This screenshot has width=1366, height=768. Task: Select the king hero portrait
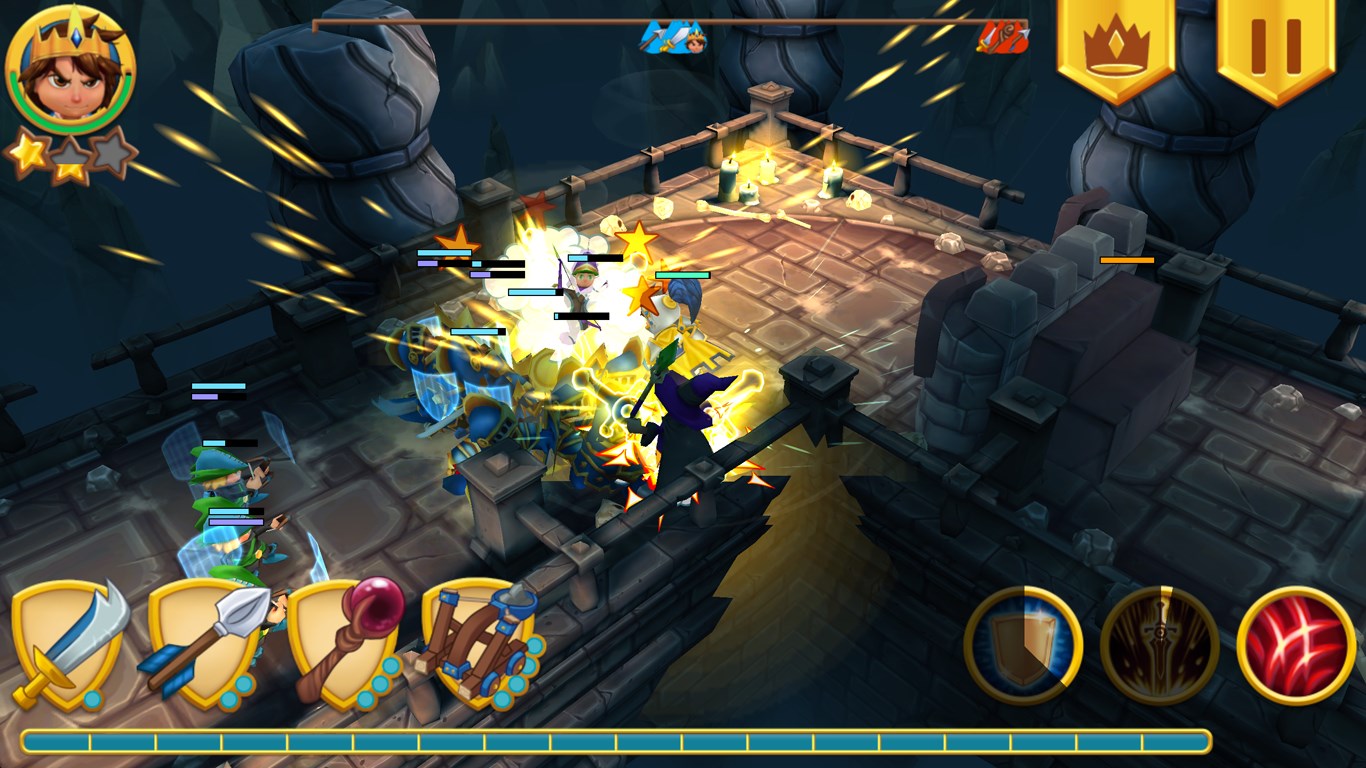coord(70,70)
